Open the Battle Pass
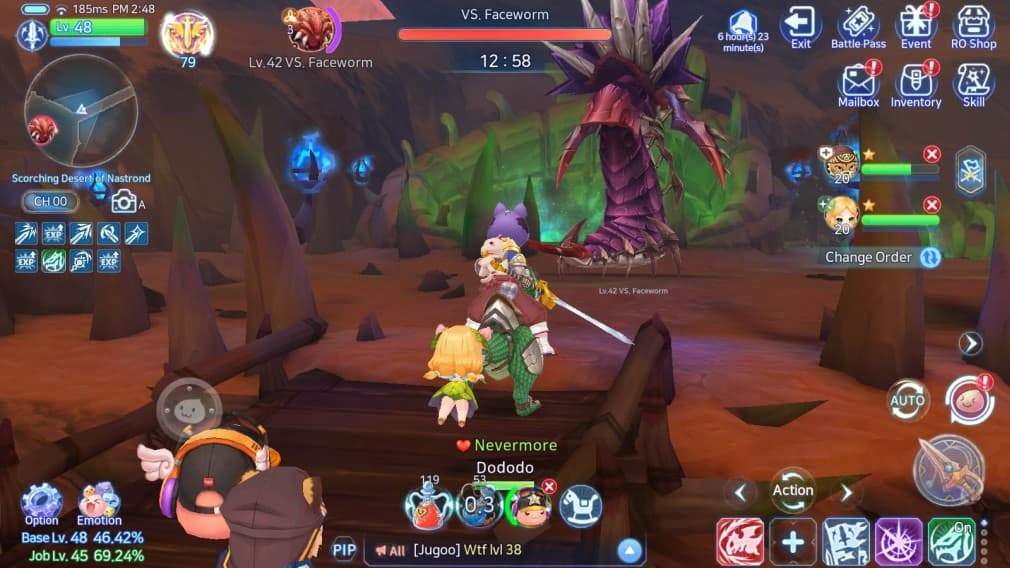The width and height of the screenshot is (1010, 568). (x=858, y=26)
